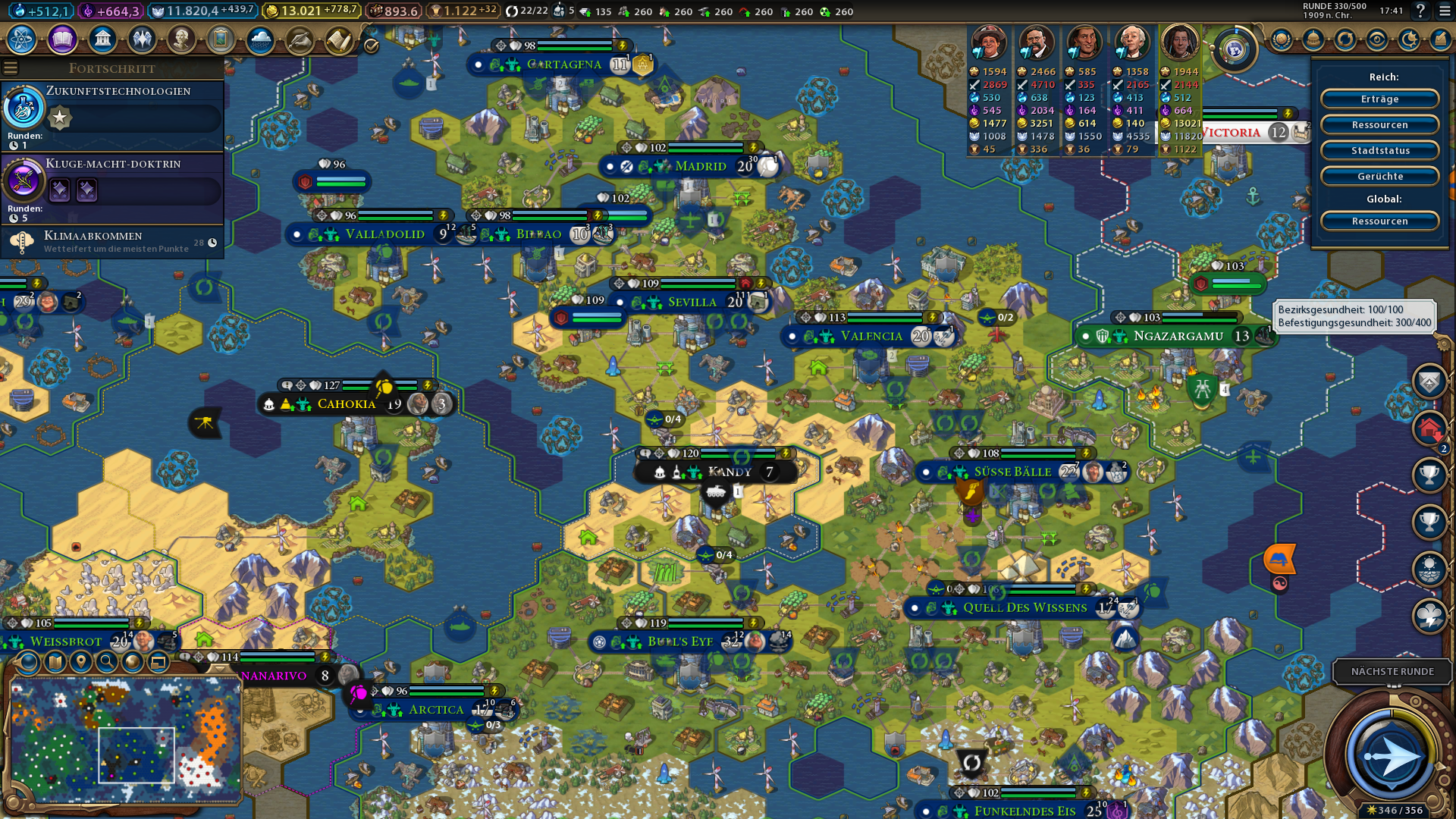Open the Stadtstatus report
Image resolution: width=1456 pixels, height=819 pixels.
click(x=1379, y=151)
